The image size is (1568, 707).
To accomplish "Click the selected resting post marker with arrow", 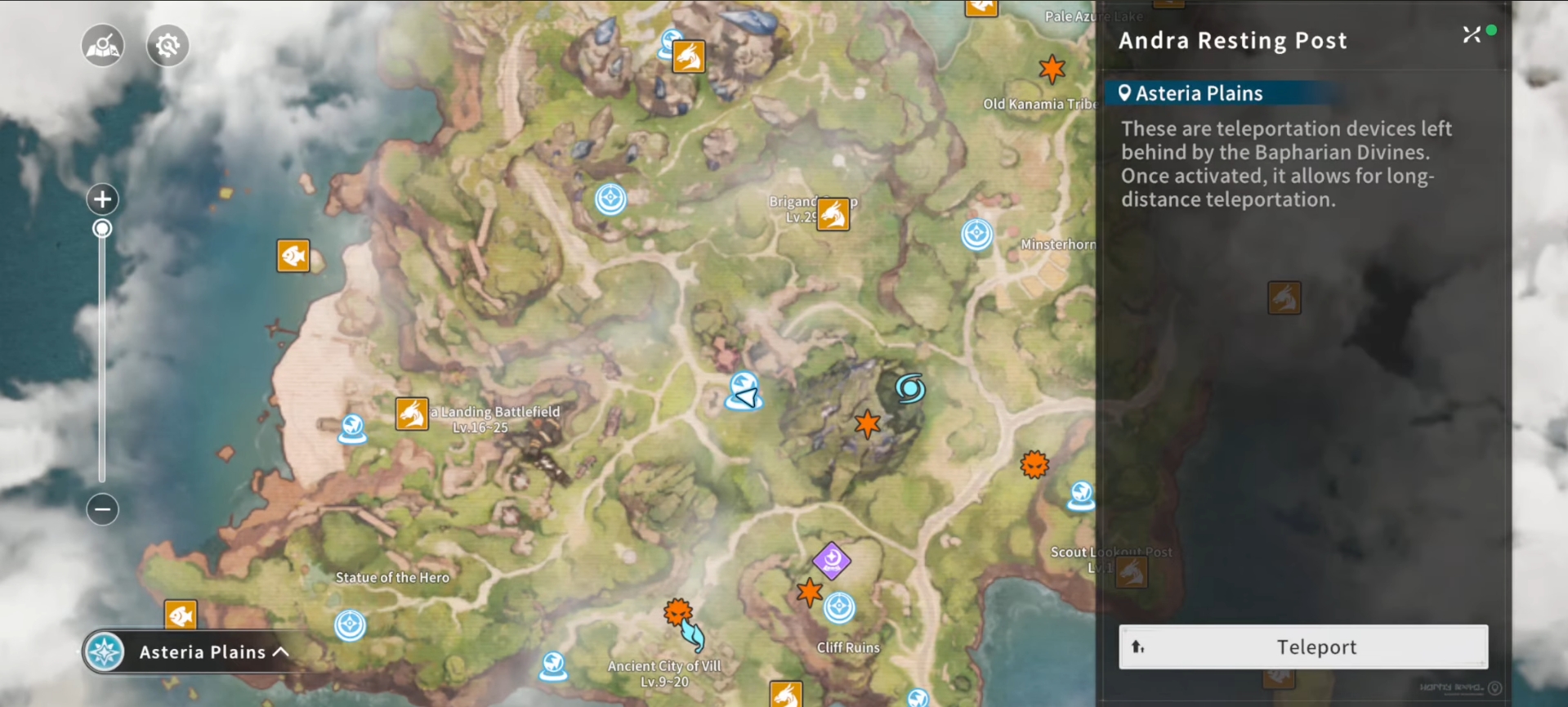I will click(744, 392).
